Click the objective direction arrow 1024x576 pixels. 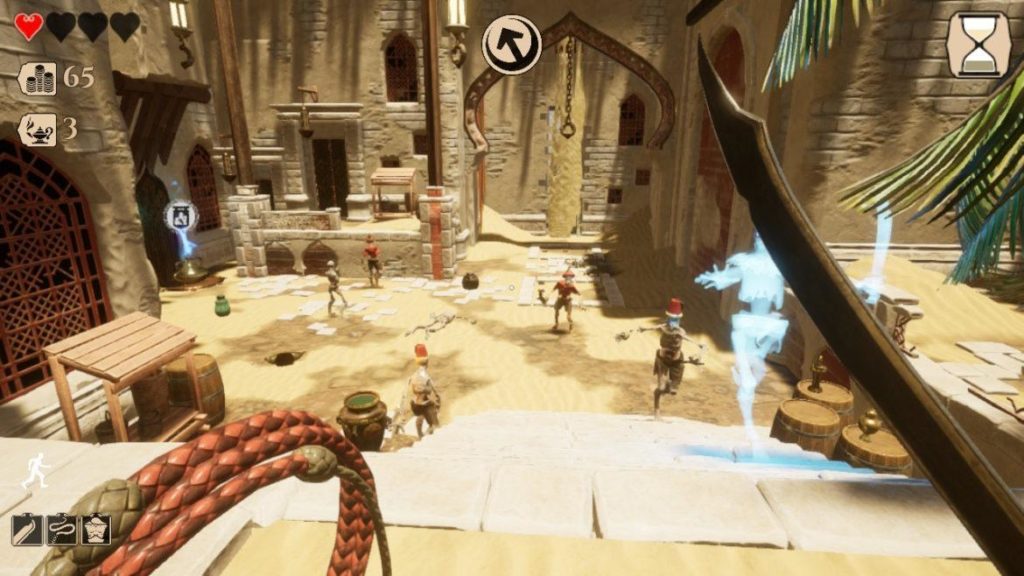click(x=511, y=44)
